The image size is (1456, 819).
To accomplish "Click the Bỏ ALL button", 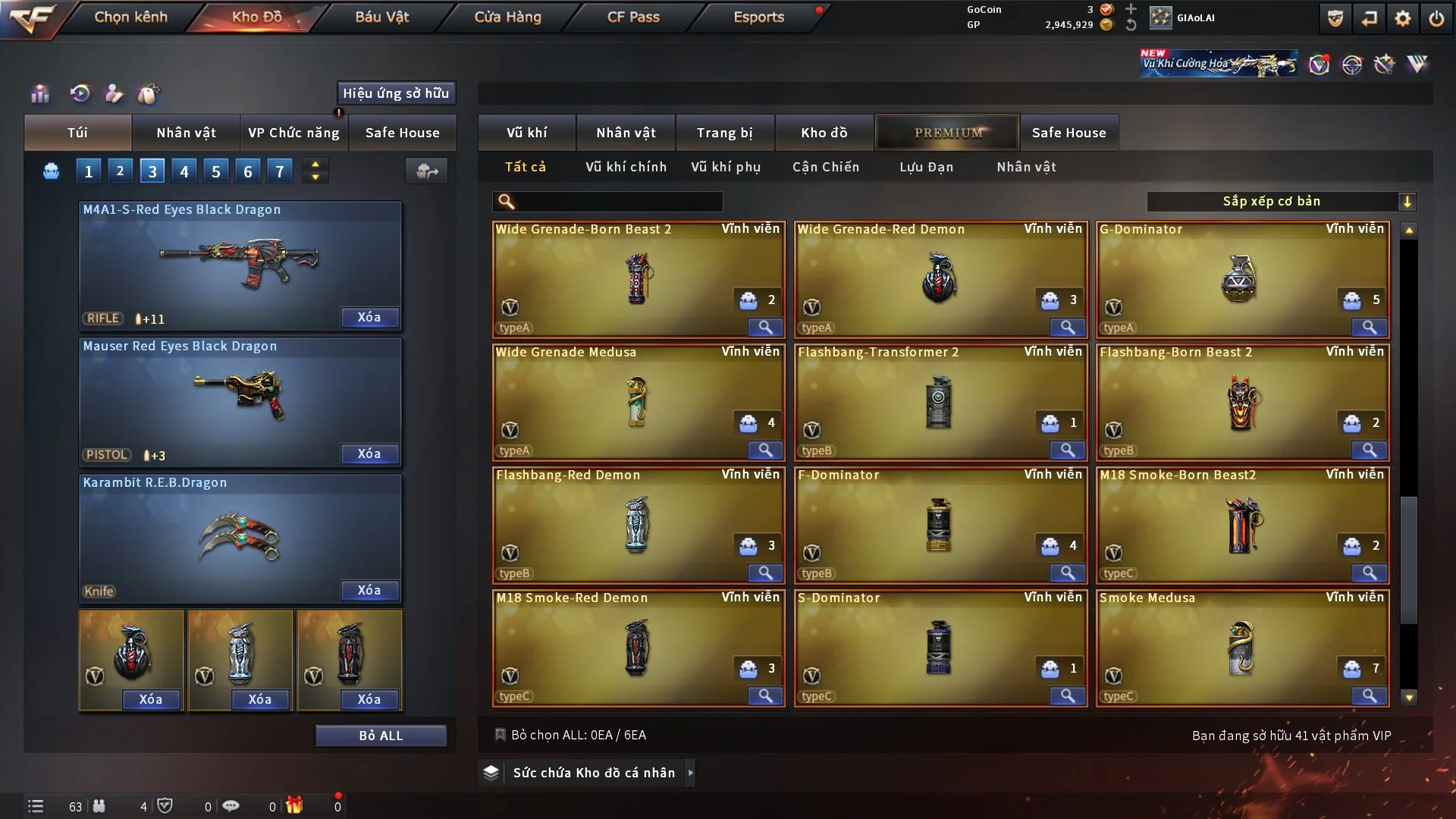I will [x=381, y=736].
